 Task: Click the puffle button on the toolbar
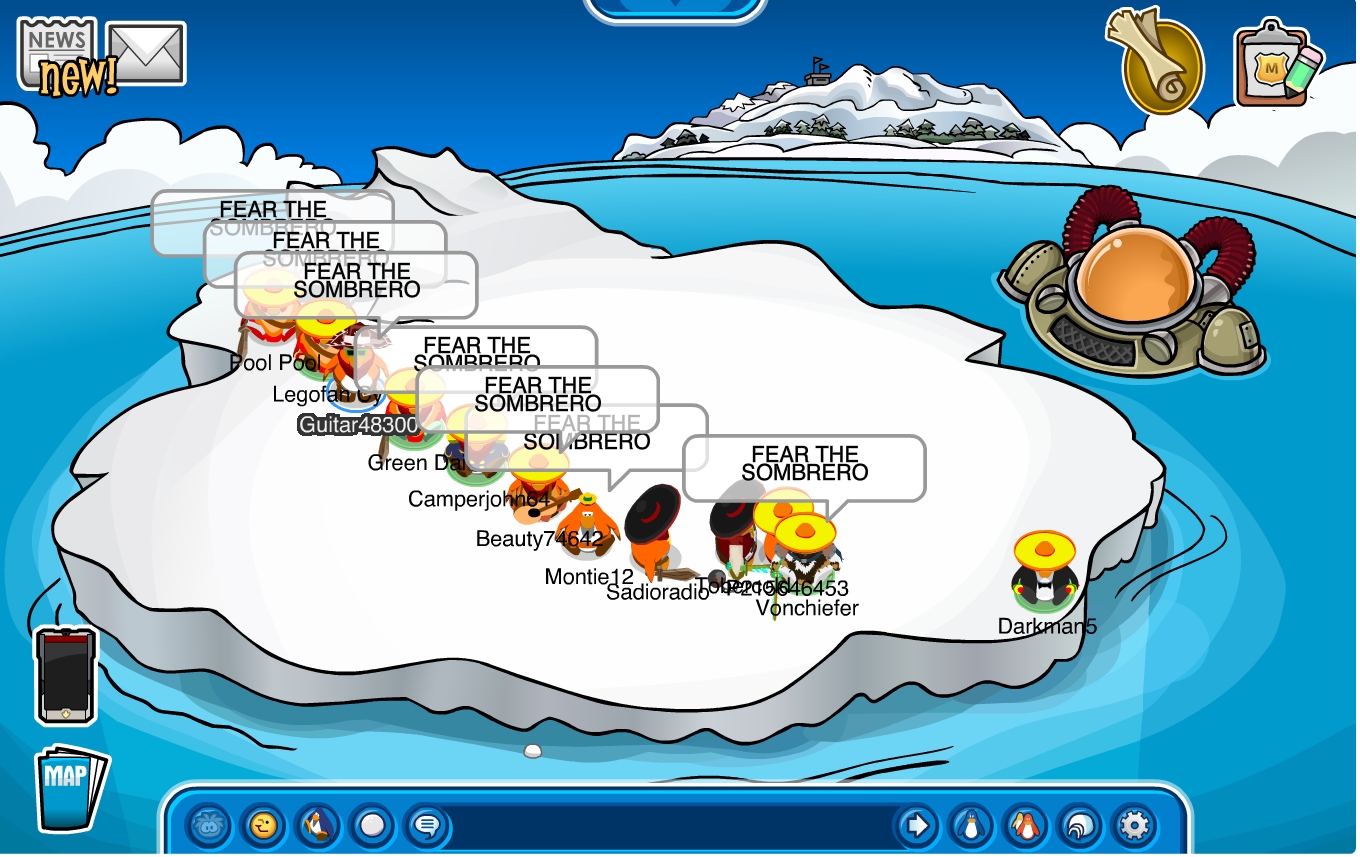[209, 826]
